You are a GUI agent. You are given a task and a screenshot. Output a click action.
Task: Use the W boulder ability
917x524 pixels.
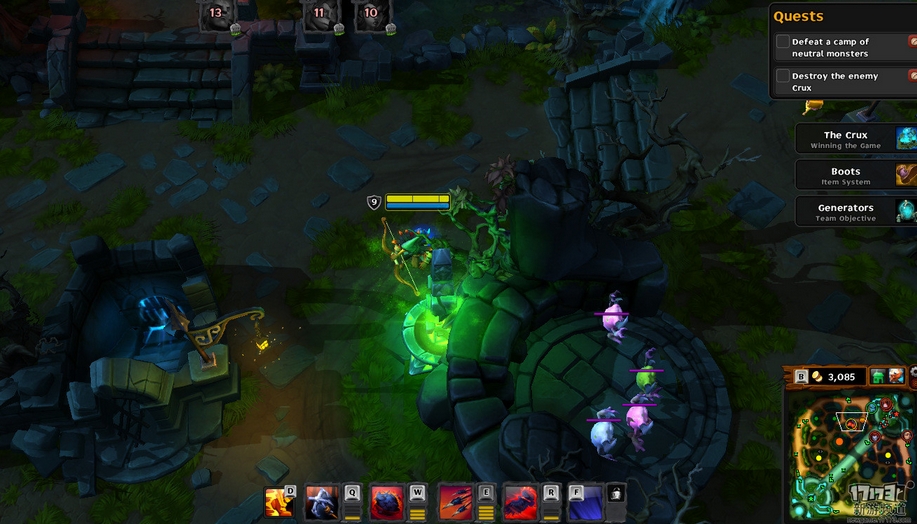386,502
